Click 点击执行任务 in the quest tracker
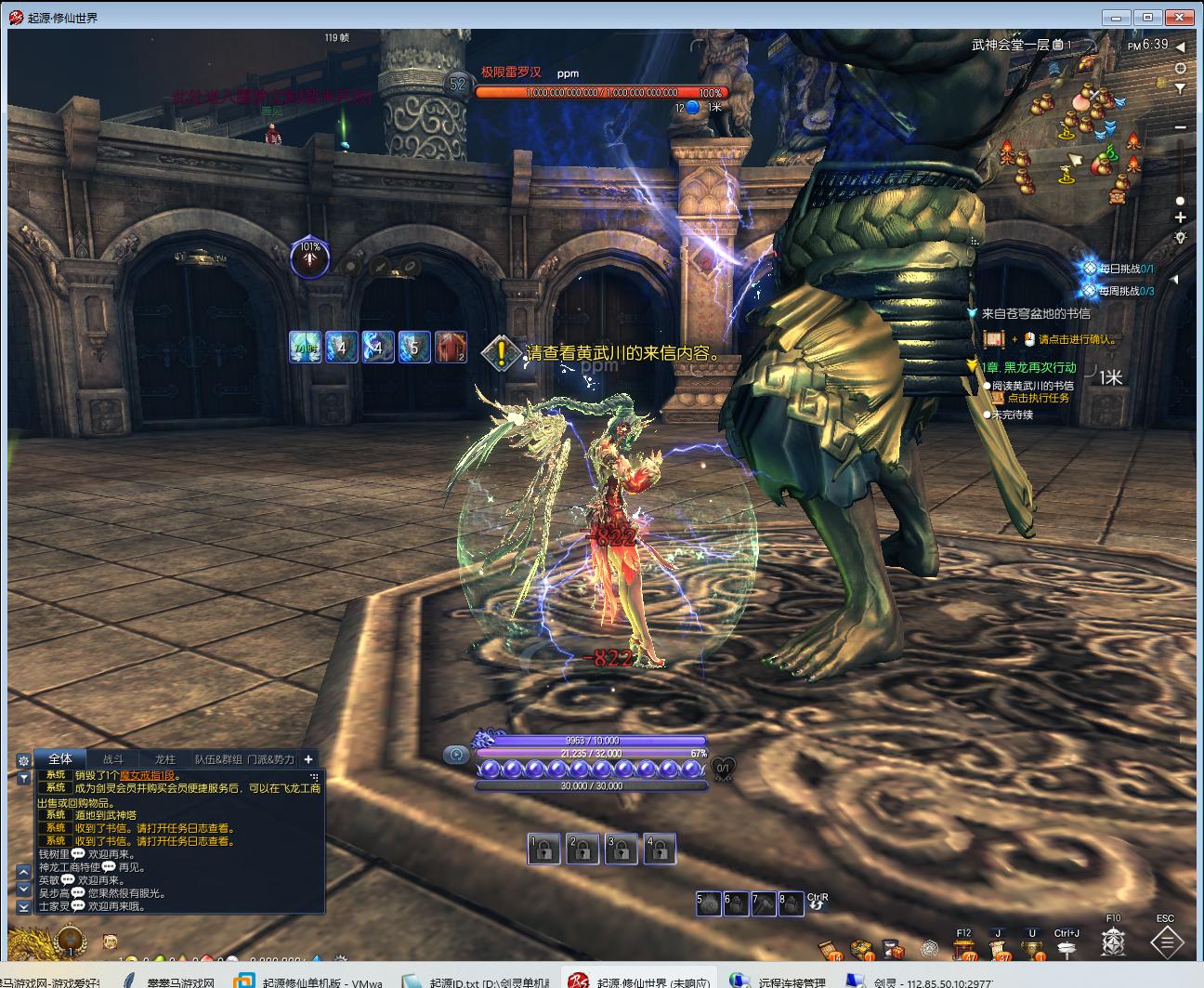This screenshot has width=1204, height=988. 1038,398
